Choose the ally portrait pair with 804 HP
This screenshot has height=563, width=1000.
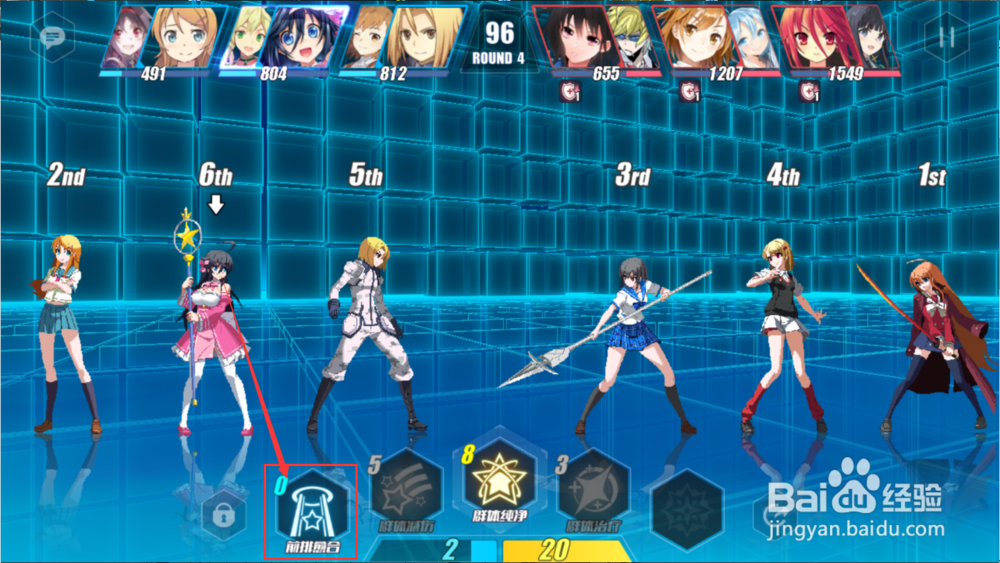[x=283, y=38]
